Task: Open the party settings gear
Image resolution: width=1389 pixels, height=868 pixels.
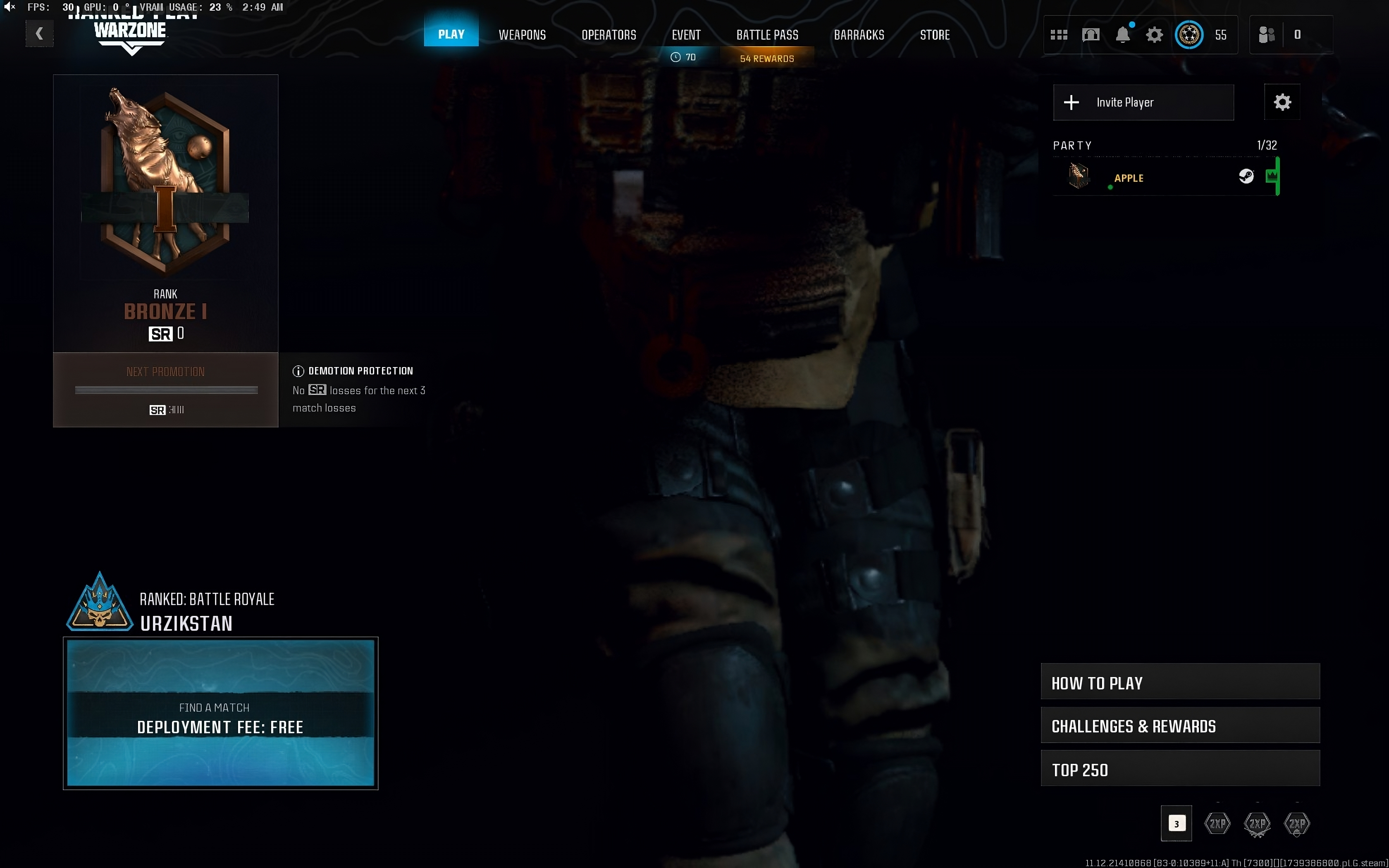Action: pos(1282,102)
